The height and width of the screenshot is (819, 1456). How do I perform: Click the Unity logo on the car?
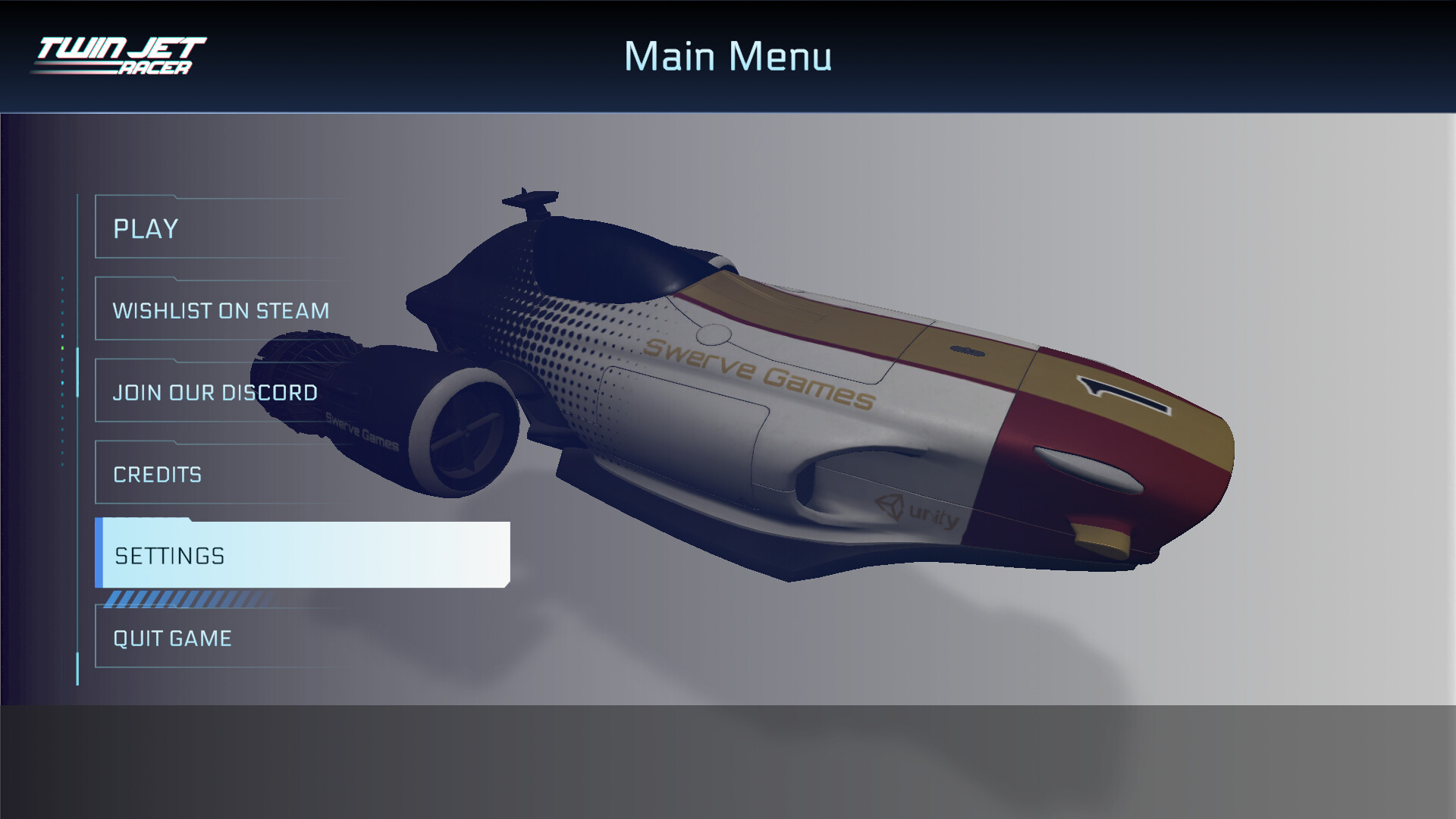tap(915, 511)
